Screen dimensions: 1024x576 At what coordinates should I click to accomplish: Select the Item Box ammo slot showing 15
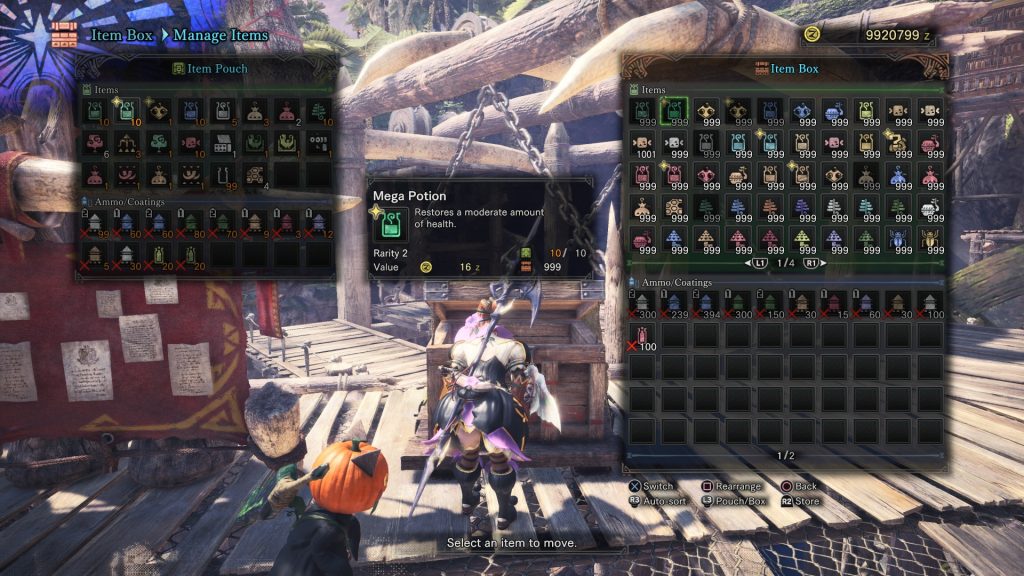(835, 303)
